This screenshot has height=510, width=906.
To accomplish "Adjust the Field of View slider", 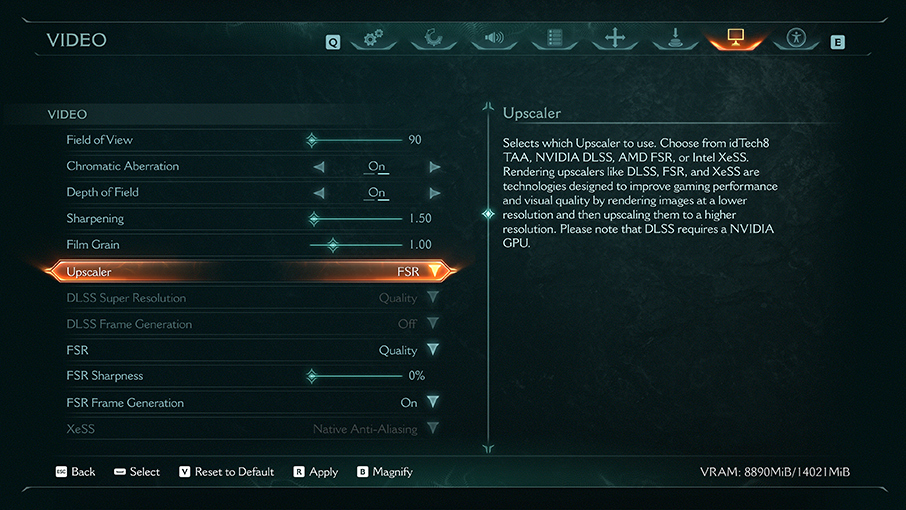I will tap(313, 140).
